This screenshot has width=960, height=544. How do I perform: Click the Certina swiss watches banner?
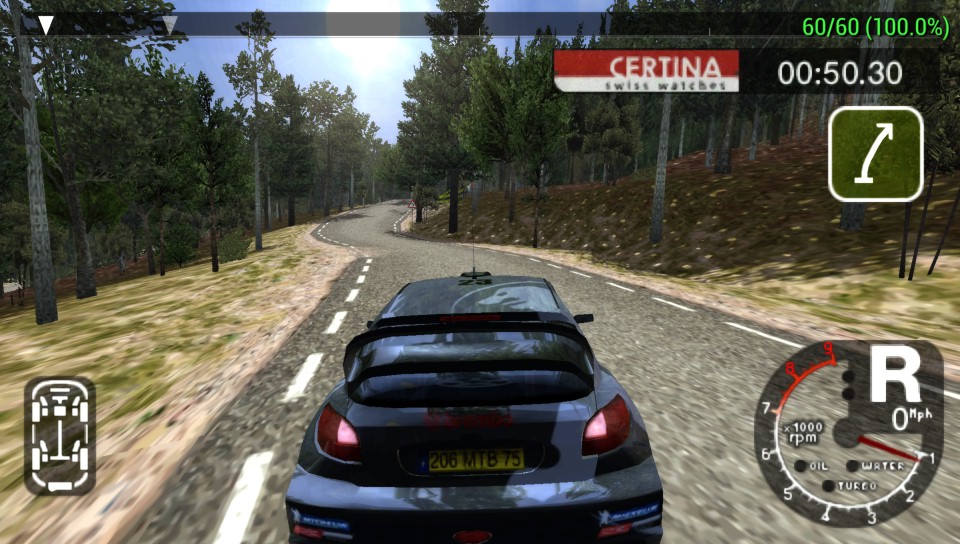click(646, 71)
